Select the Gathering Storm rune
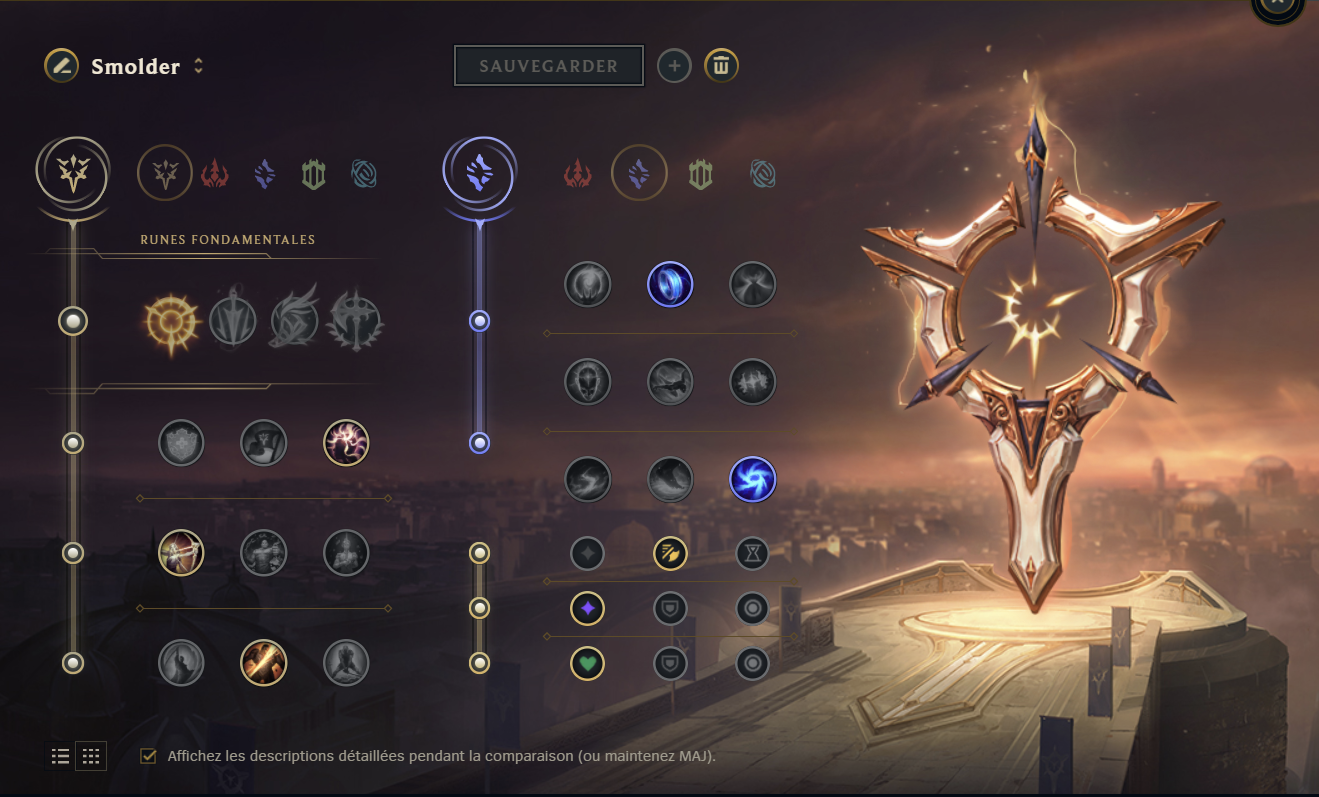The height and width of the screenshot is (797, 1319). pos(753,479)
